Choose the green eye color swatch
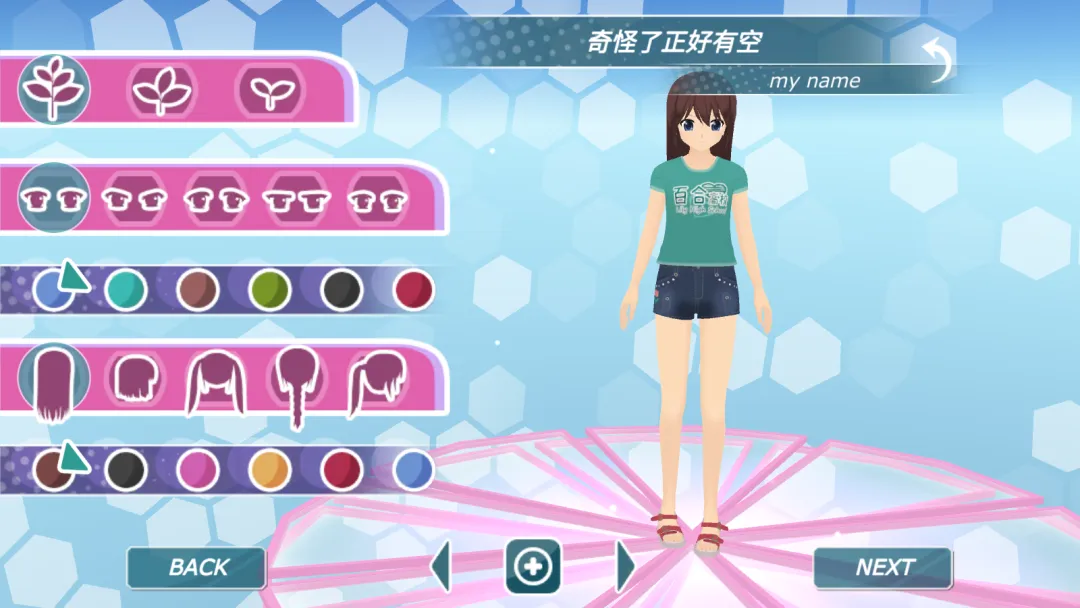Screen dimensions: 1080x608 pyautogui.click(x=269, y=290)
